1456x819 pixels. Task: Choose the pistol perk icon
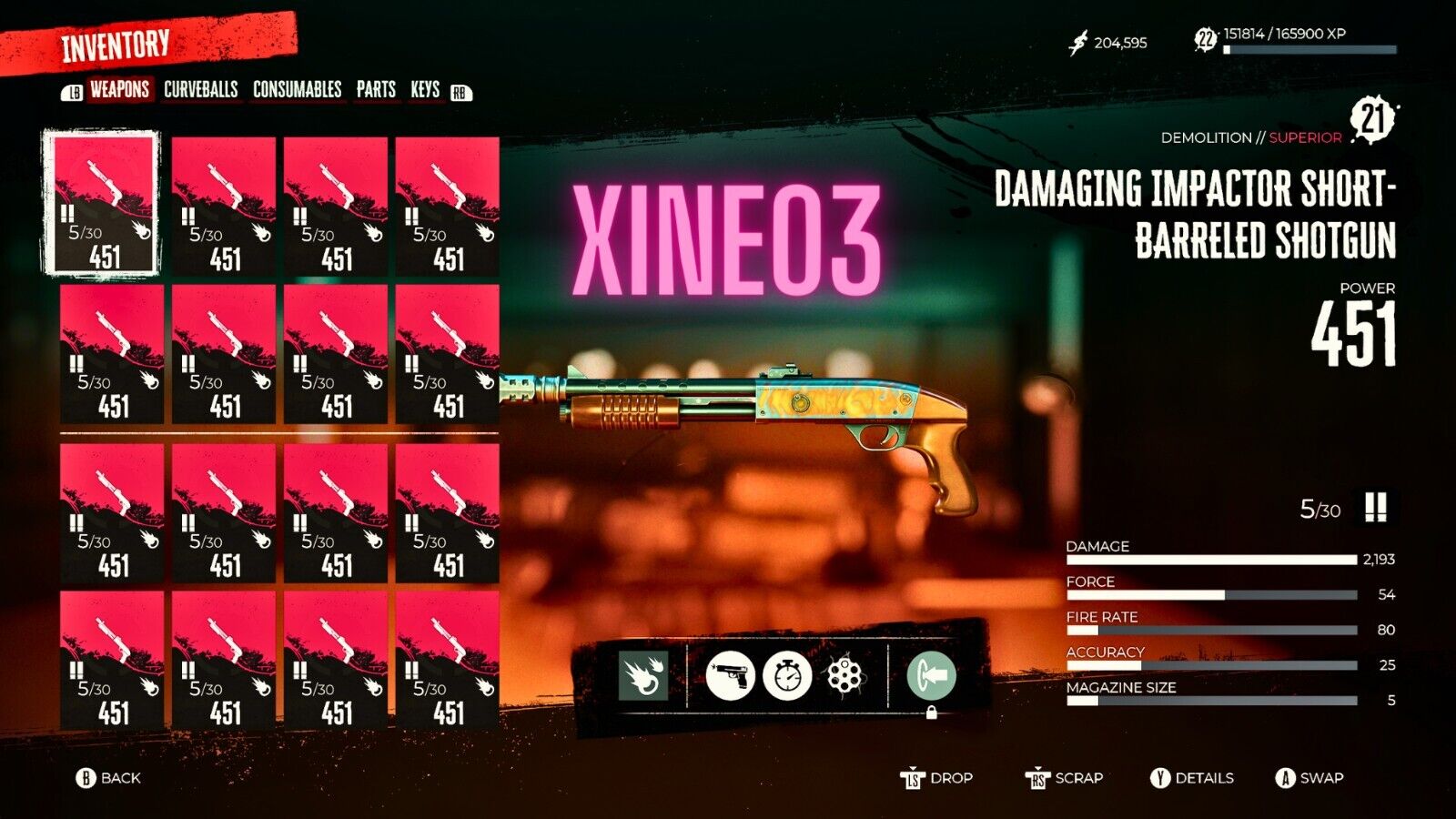[x=730, y=675]
